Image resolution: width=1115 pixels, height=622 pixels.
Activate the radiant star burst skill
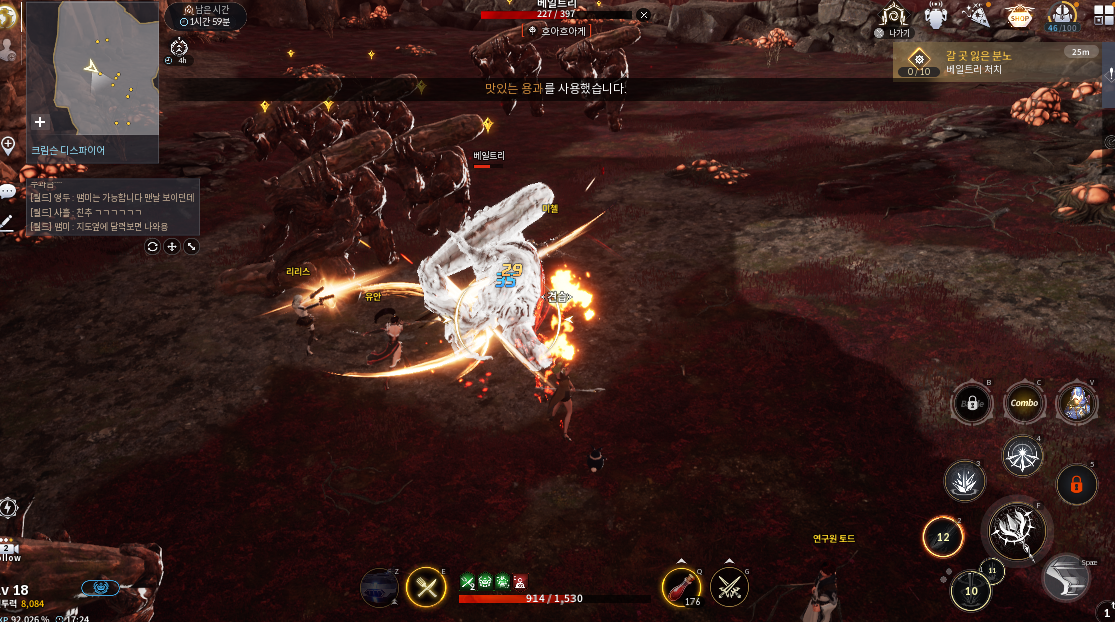pos(1022,456)
